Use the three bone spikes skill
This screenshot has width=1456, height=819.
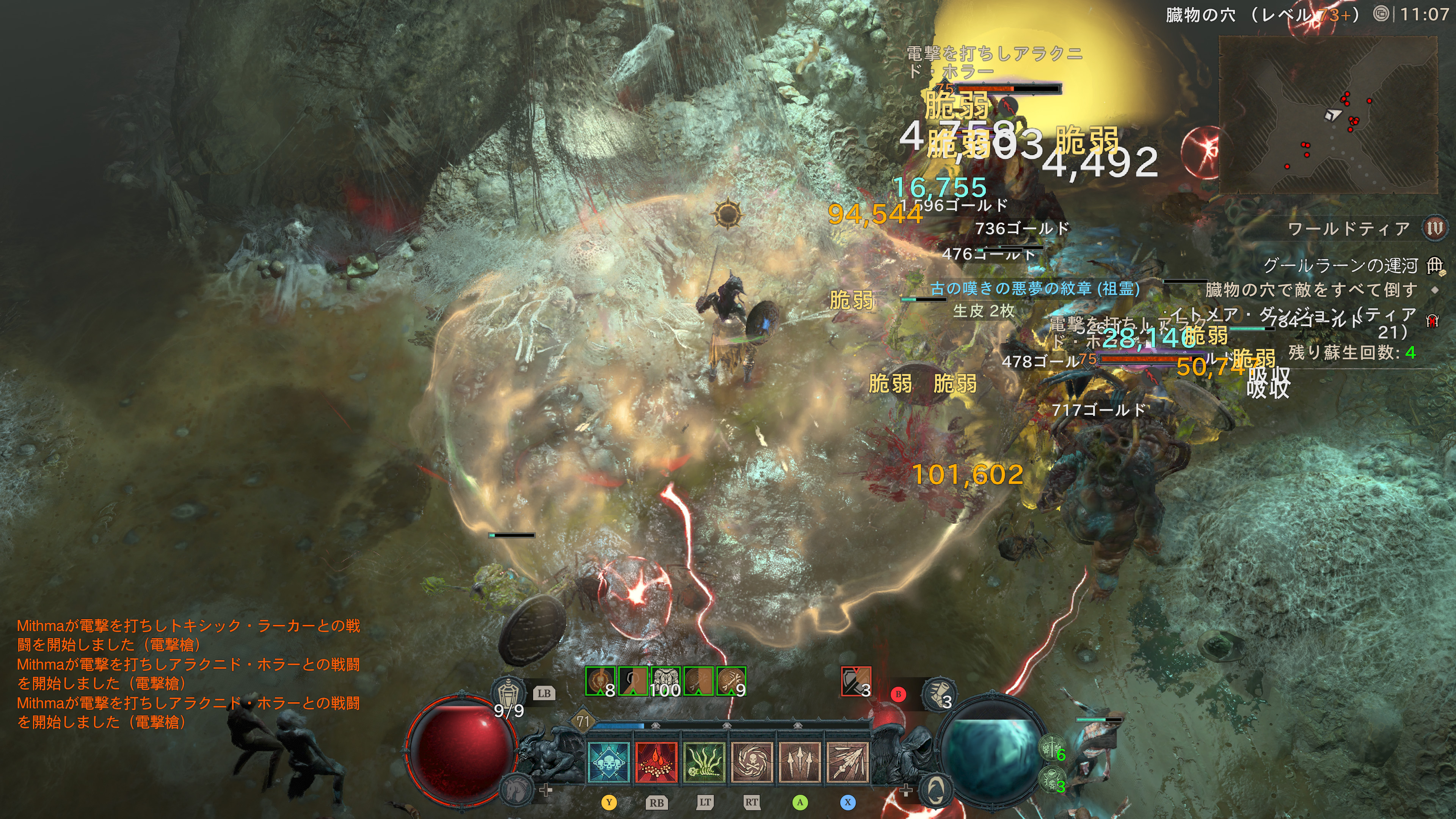pos(799,762)
